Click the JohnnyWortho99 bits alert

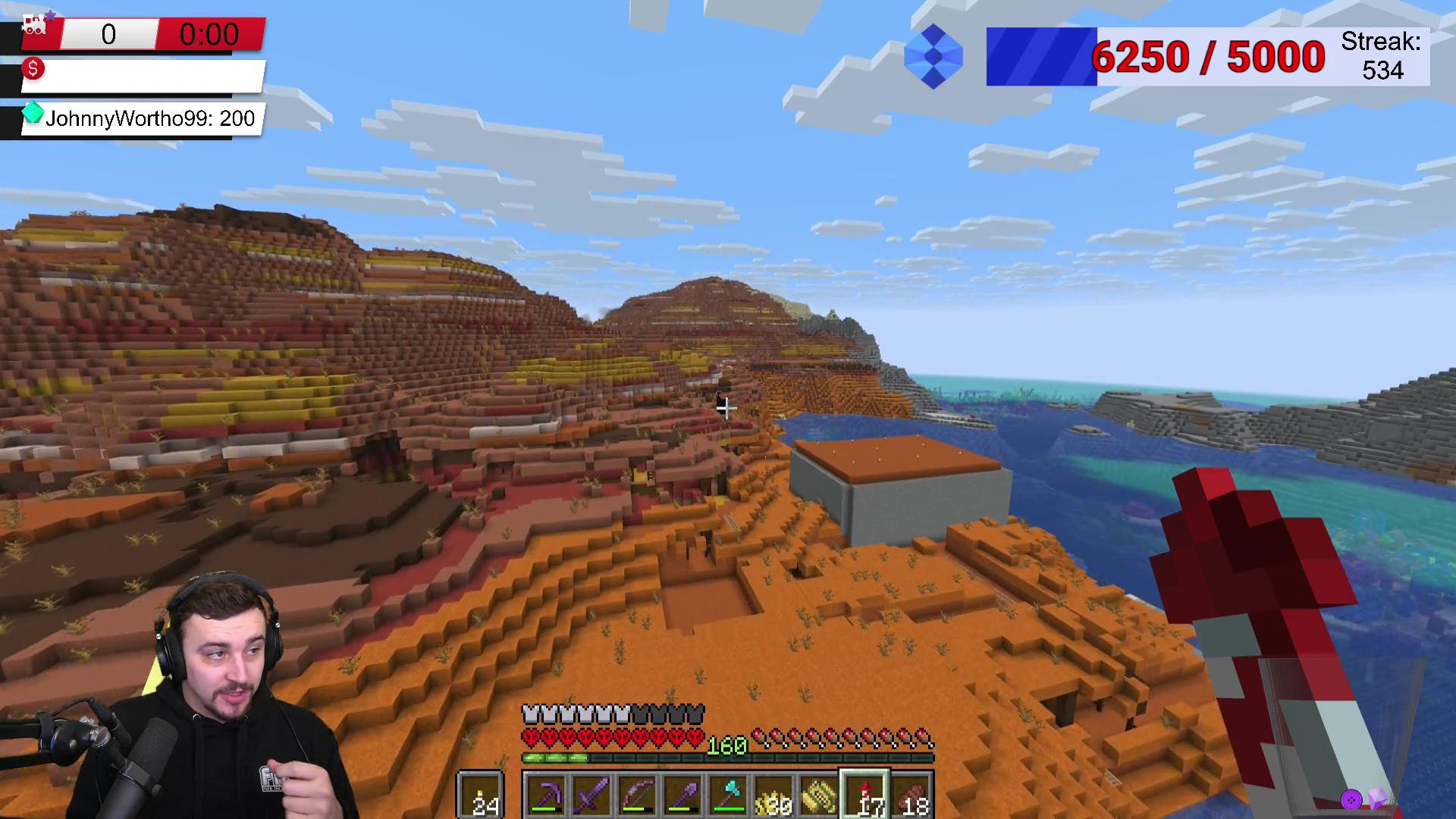pyautogui.click(x=142, y=118)
